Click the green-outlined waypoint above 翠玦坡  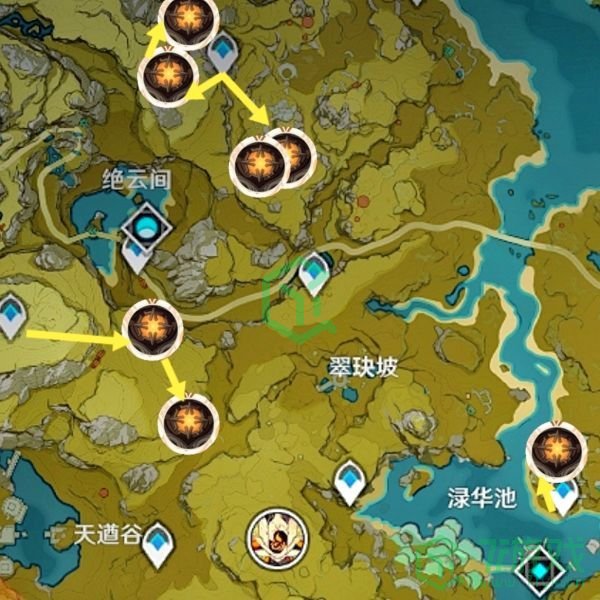[315, 272]
